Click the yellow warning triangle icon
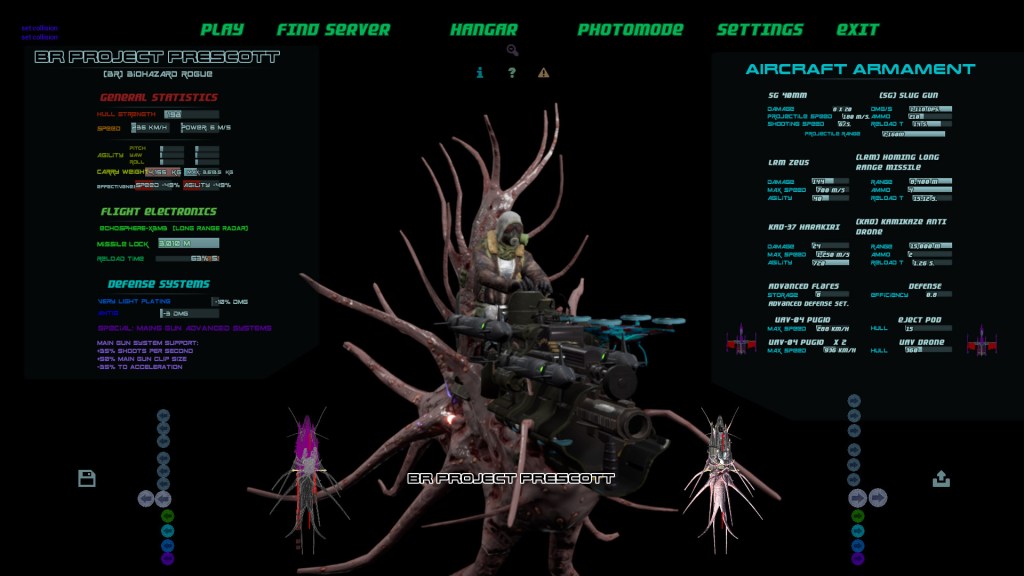This screenshot has height=576, width=1024. [x=543, y=72]
